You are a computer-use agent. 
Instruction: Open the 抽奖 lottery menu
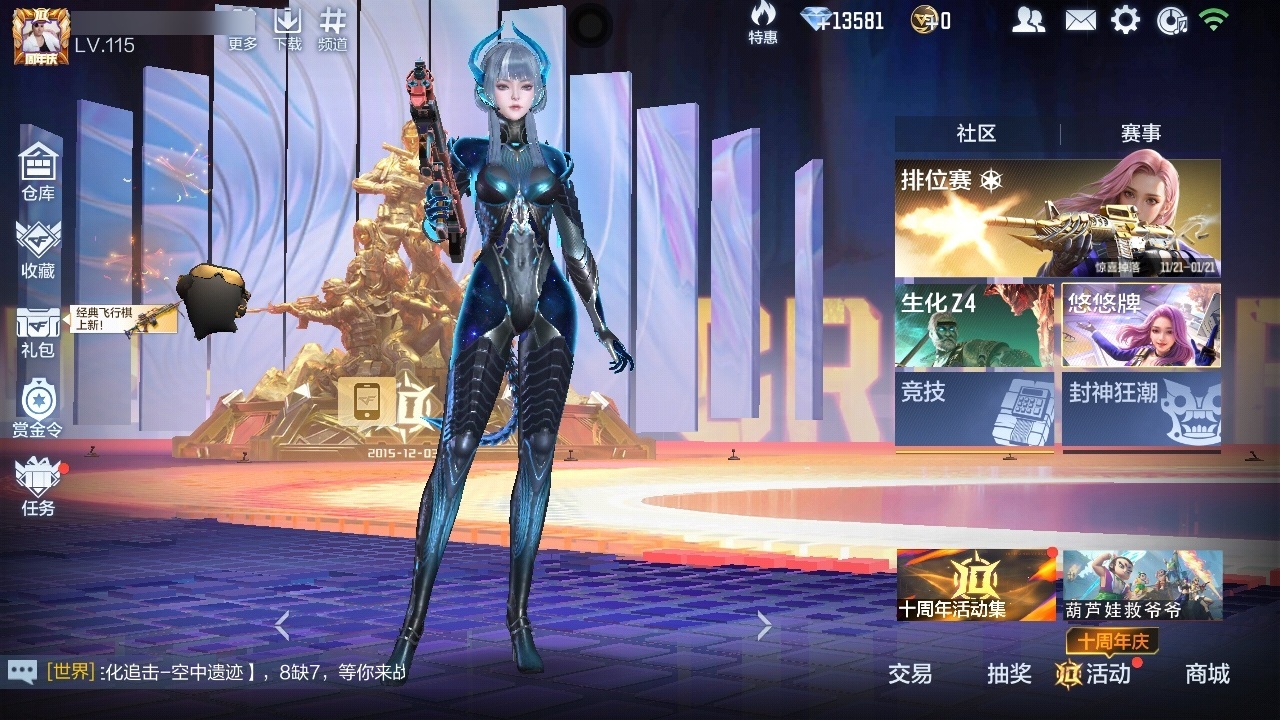pyautogui.click(x=1009, y=674)
